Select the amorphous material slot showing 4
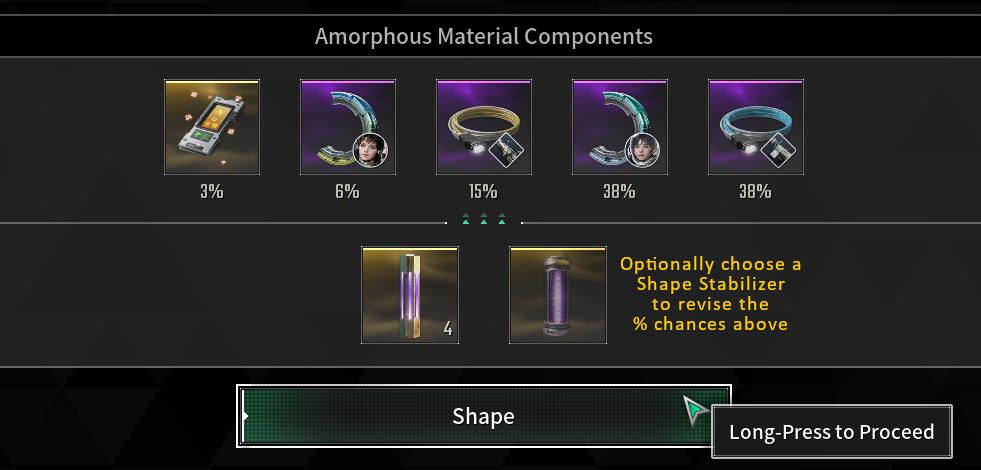Viewport: 981px width, 470px height. [410, 296]
